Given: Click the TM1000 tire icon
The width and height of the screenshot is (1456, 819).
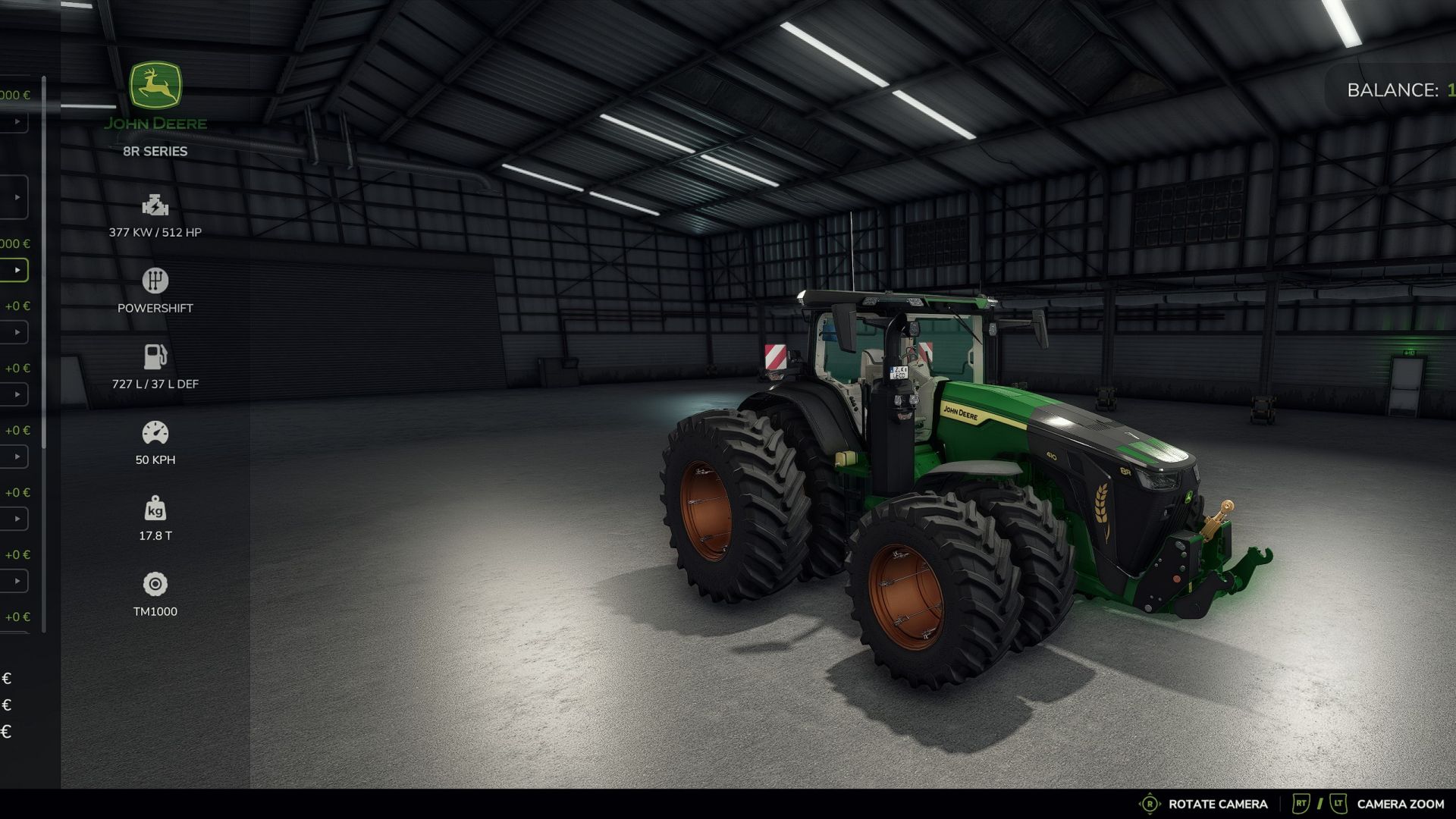Looking at the screenshot, I should 154,583.
